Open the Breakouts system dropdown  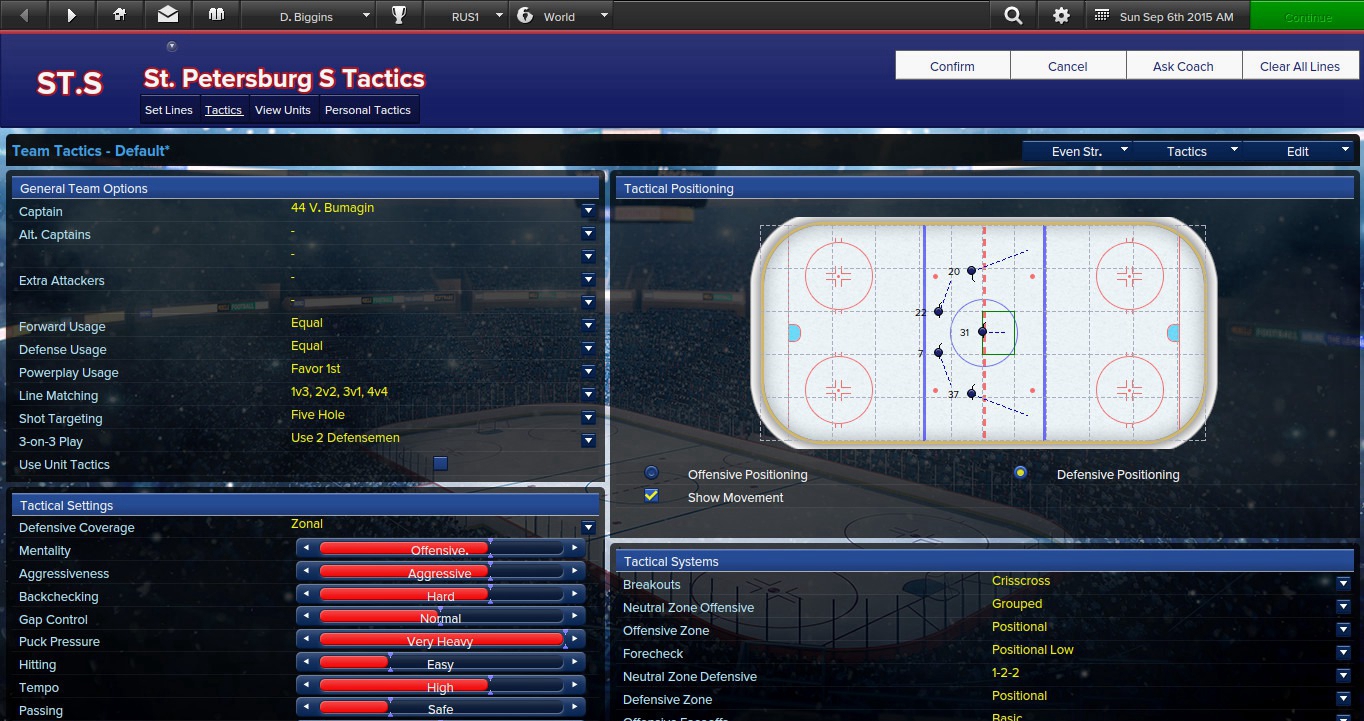tap(1343, 584)
